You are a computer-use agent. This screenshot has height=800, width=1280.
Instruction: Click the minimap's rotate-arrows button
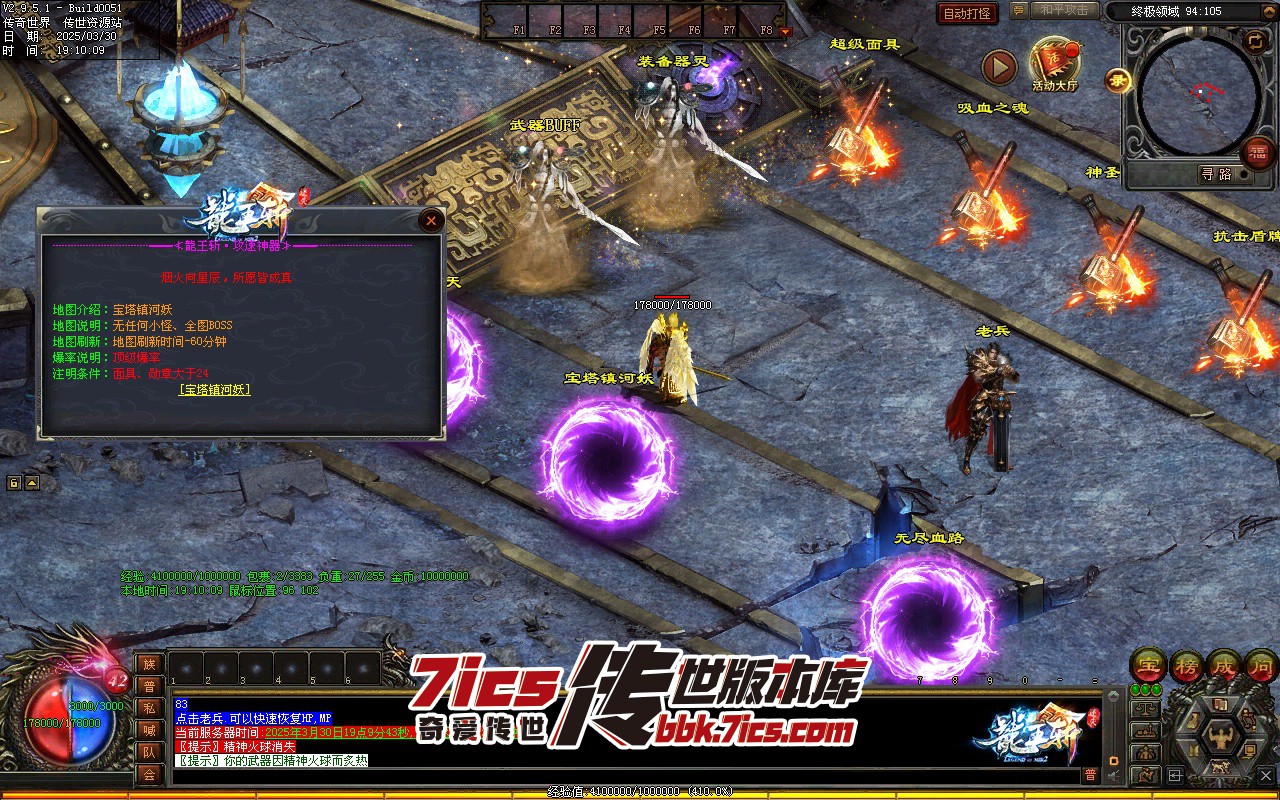(x=1255, y=40)
